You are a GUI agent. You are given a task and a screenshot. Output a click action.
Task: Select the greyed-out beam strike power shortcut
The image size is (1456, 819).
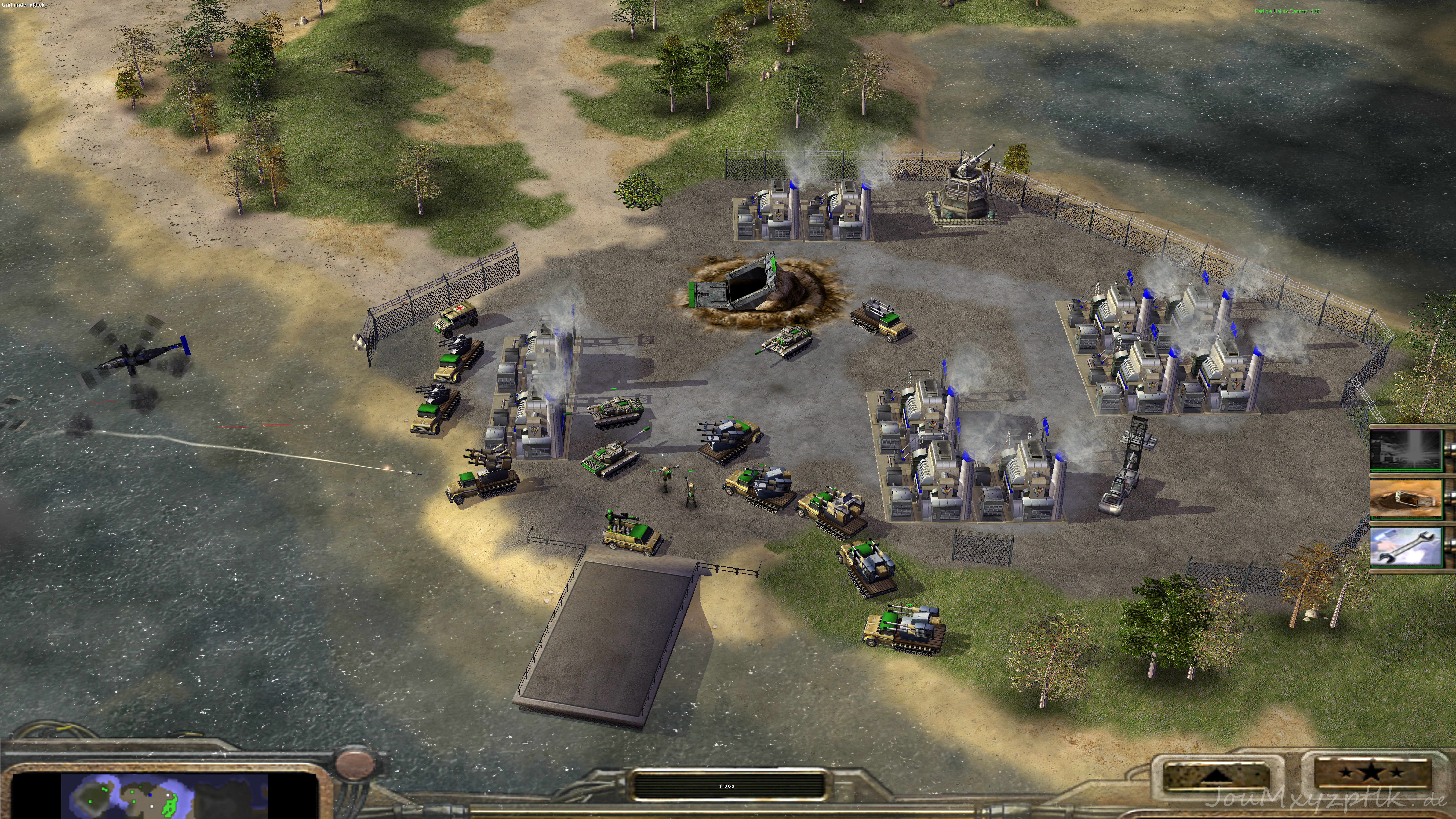(x=1406, y=450)
